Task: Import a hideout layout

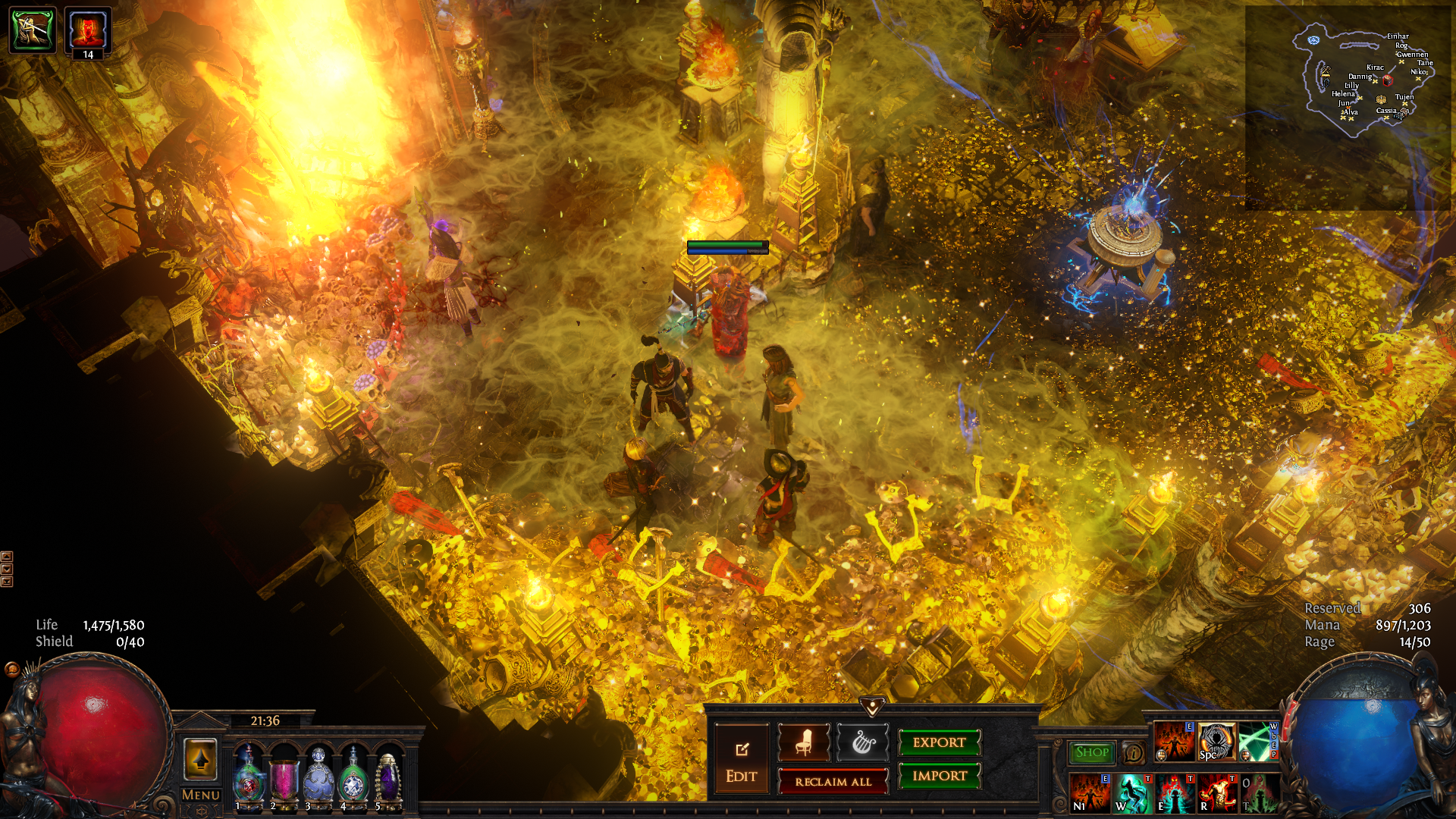Action: [939, 776]
